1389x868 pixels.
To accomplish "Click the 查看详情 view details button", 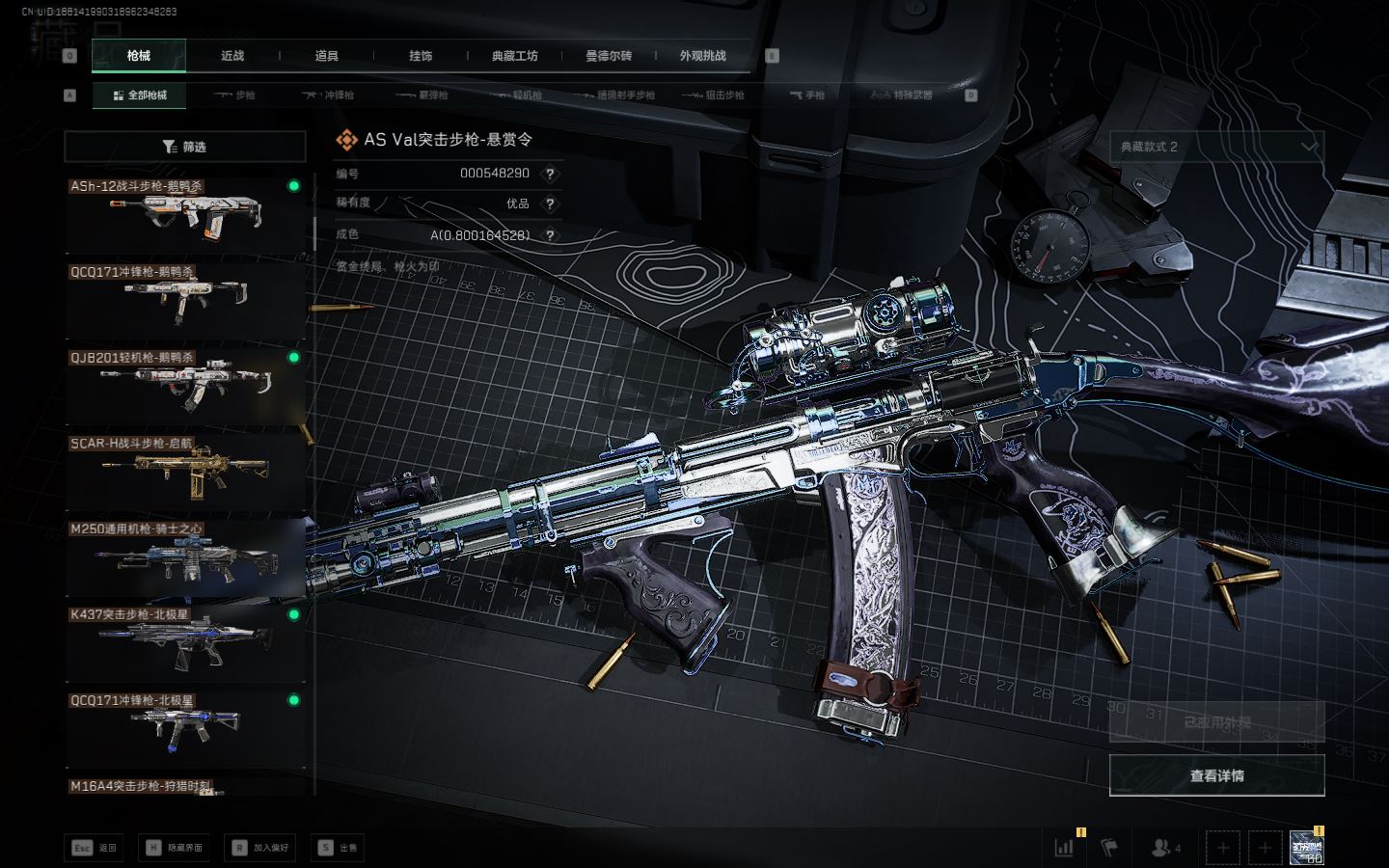I will pyautogui.click(x=1216, y=775).
